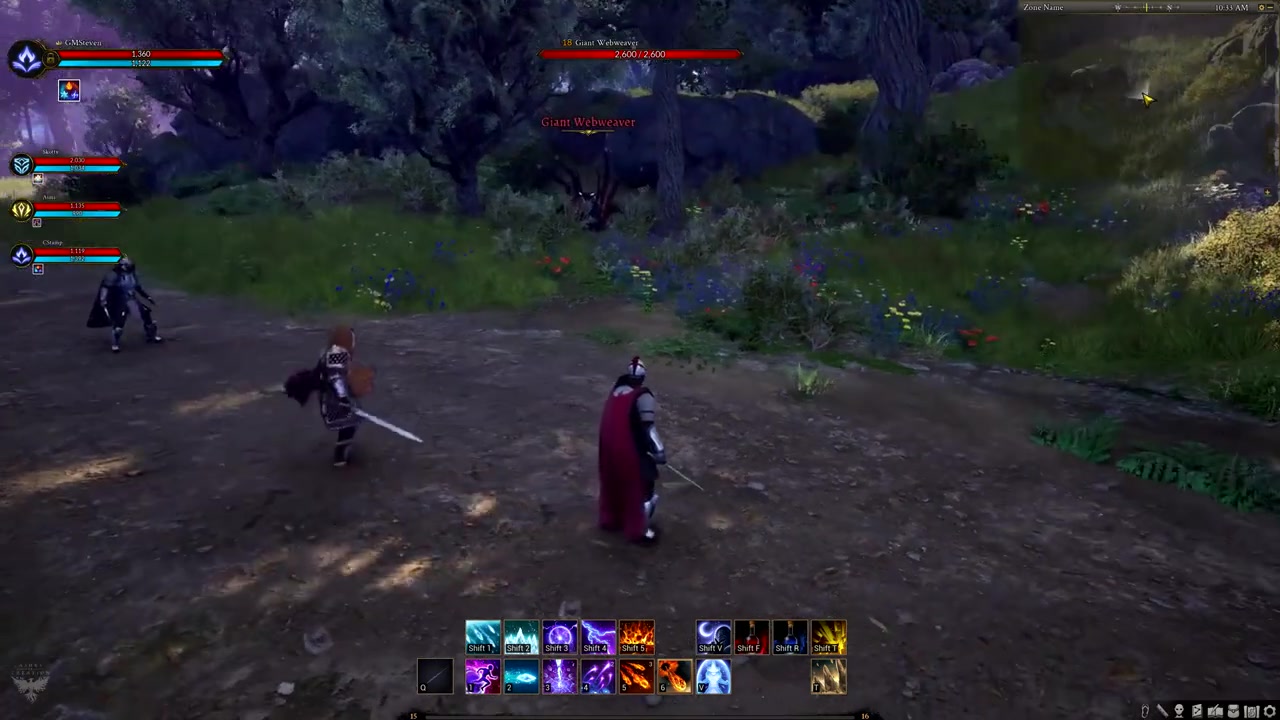Use the purple lightning orb ability
Screen dimensions: 1280x720
pyautogui.click(x=559, y=636)
